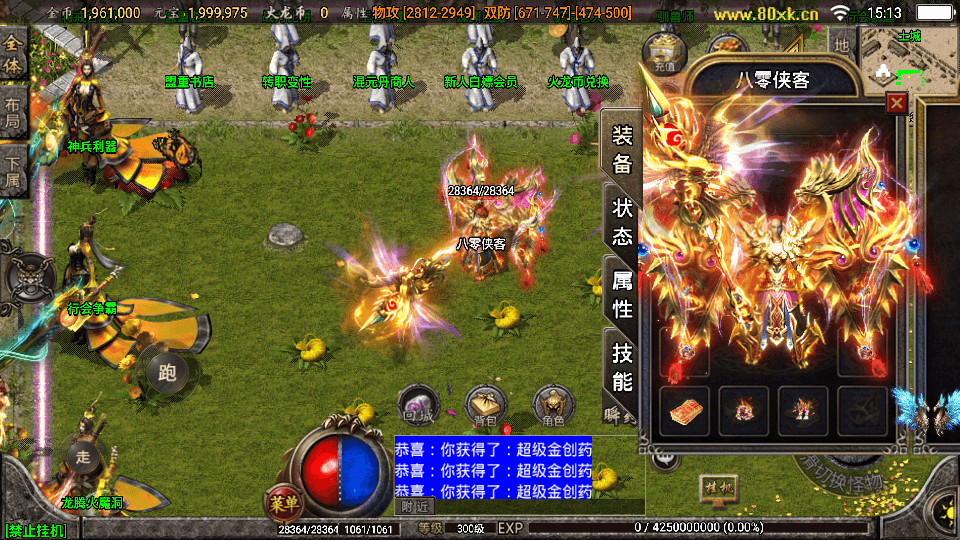The height and width of the screenshot is (540, 960).
Task: Choose the 布局 layout side button
Action: 13,111
